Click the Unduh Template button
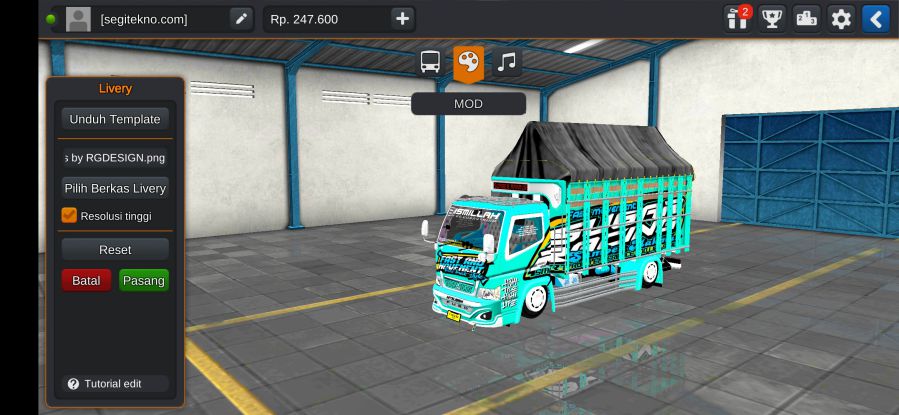899x415 pixels. coord(115,119)
